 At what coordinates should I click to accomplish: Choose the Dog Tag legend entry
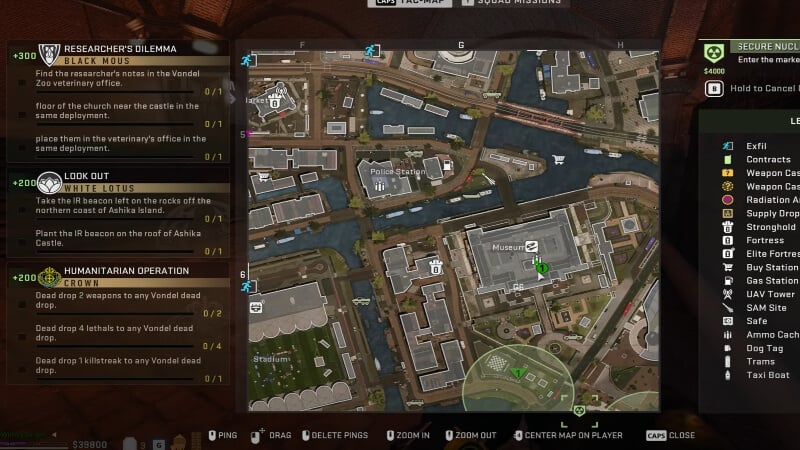(763, 348)
